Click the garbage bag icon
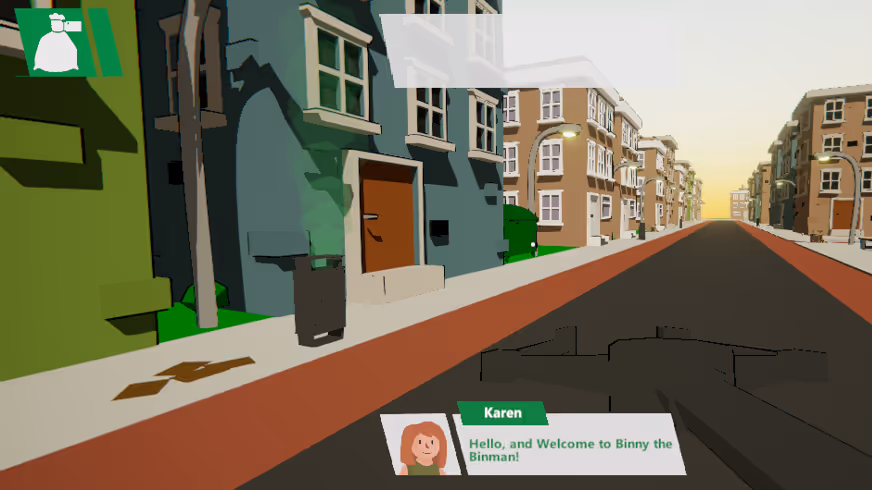Screen dimensions: 872x490 [x=57, y=43]
